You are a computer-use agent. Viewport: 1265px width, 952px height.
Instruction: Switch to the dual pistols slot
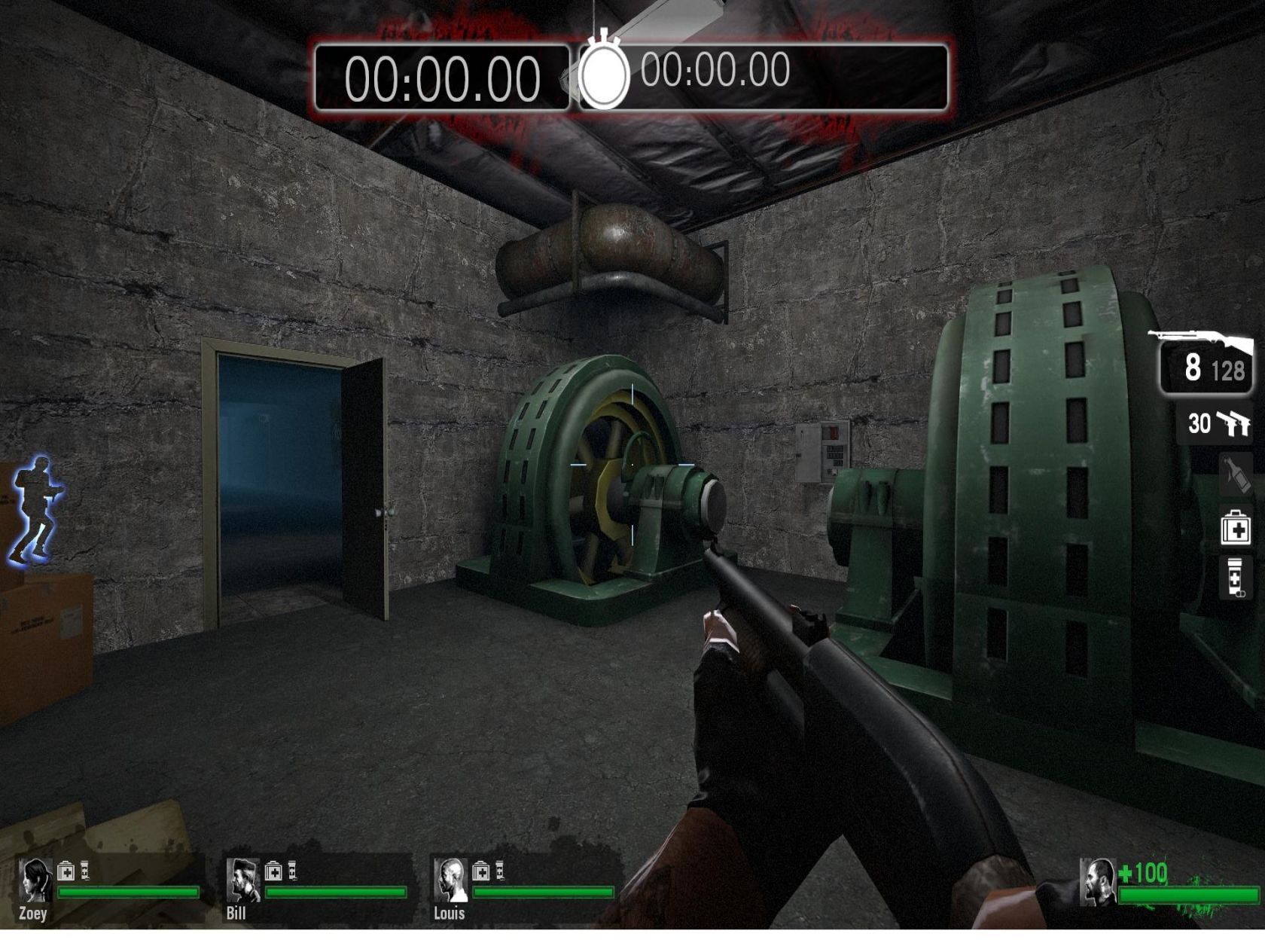tap(1216, 423)
